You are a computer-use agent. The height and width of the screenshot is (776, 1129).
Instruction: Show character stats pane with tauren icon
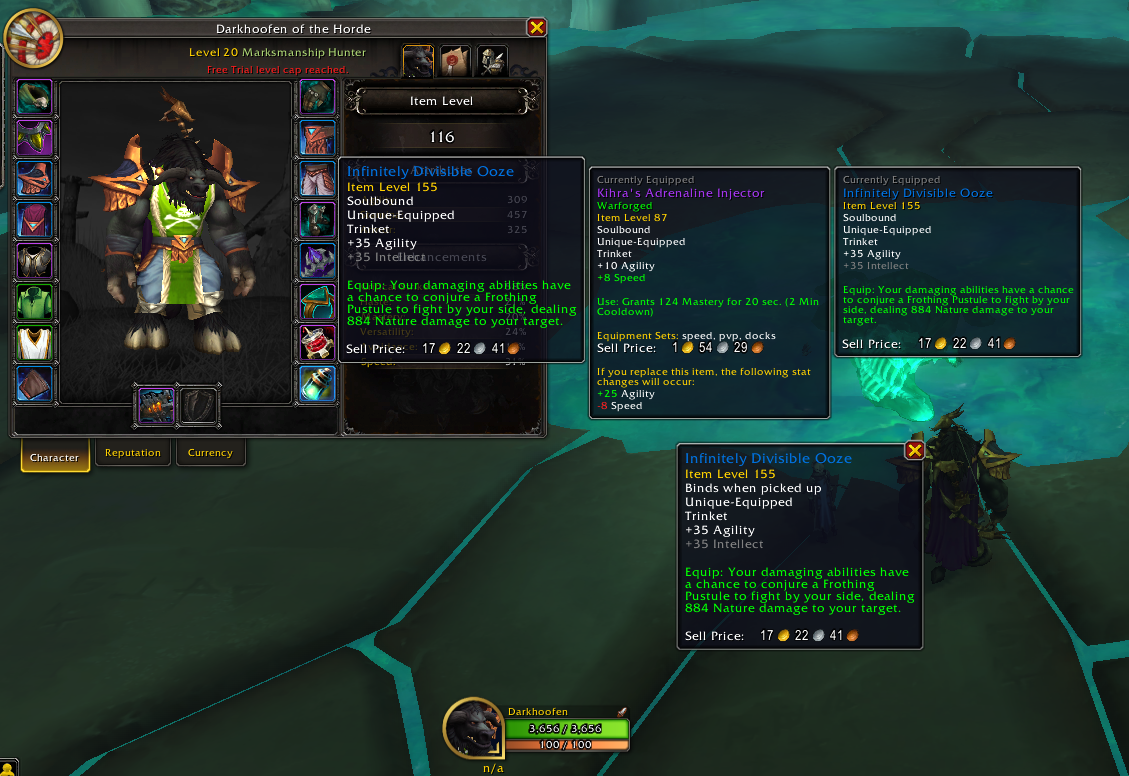click(x=418, y=61)
